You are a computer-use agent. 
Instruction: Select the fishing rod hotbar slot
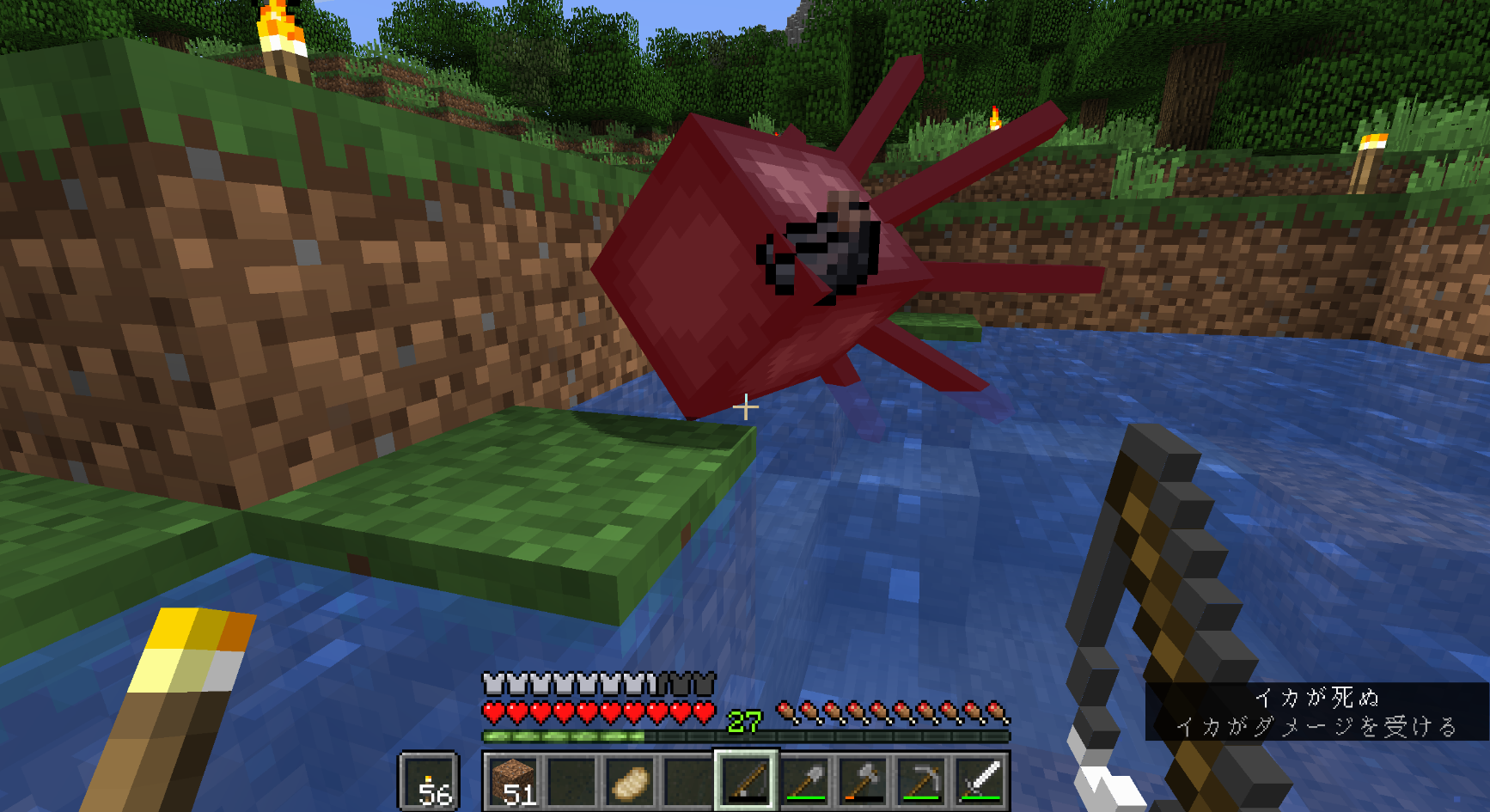coord(746,781)
